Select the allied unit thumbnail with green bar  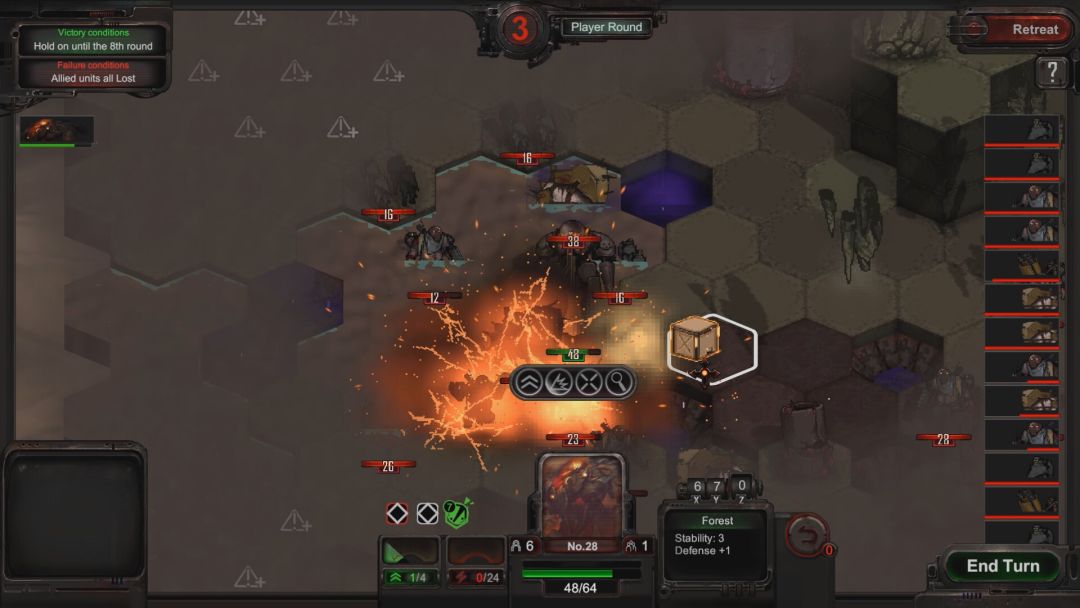[57, 130]
